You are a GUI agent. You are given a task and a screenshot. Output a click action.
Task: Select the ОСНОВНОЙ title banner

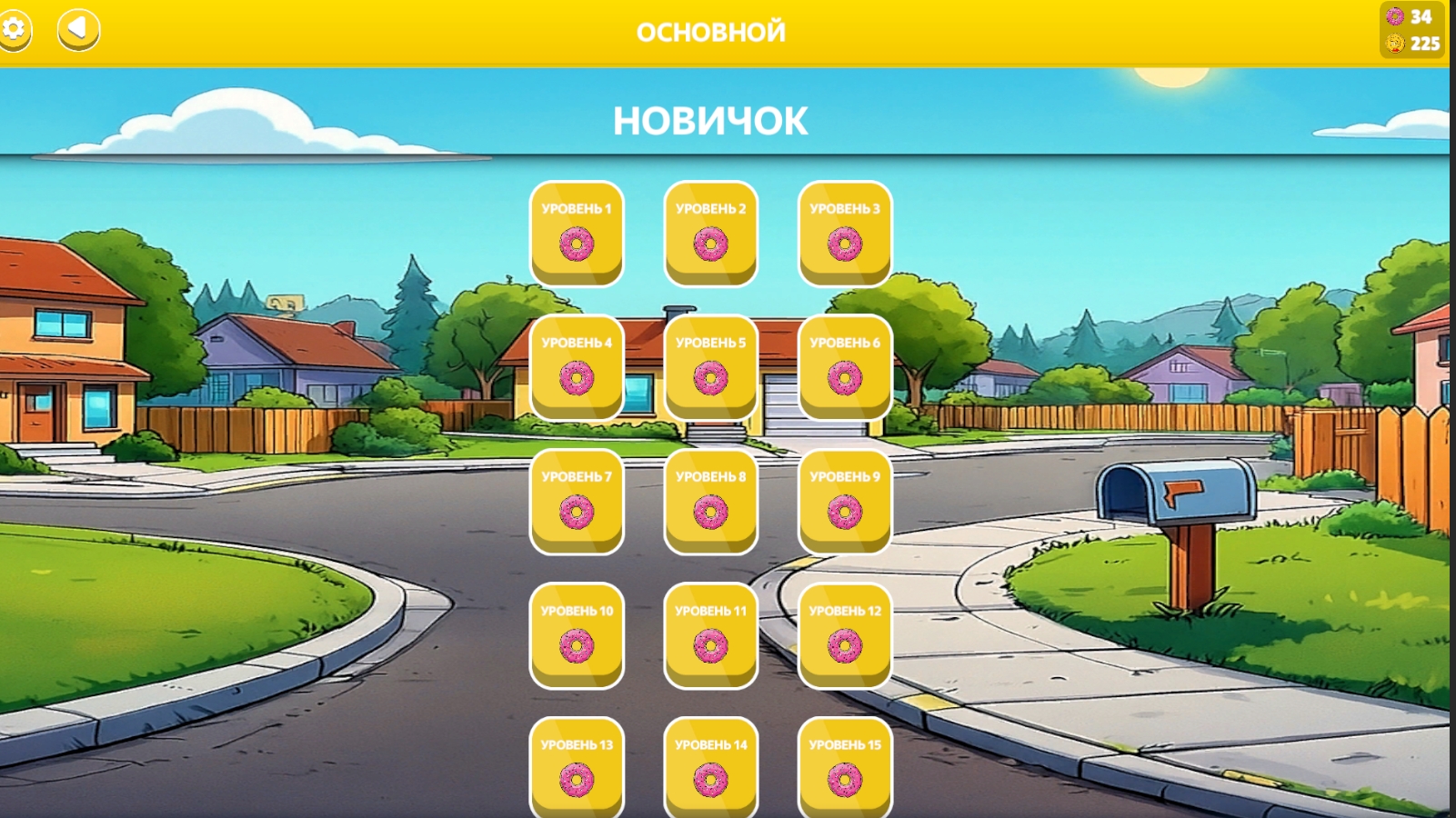pos(710,30)
